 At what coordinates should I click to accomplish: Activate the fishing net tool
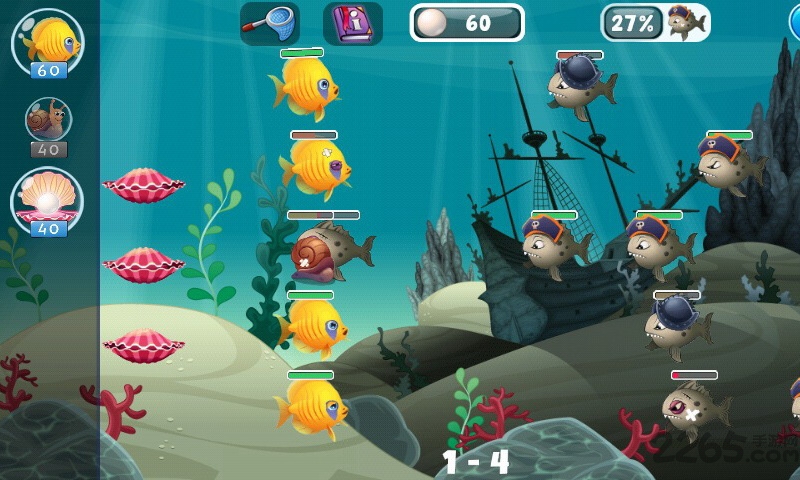point(270,22)
